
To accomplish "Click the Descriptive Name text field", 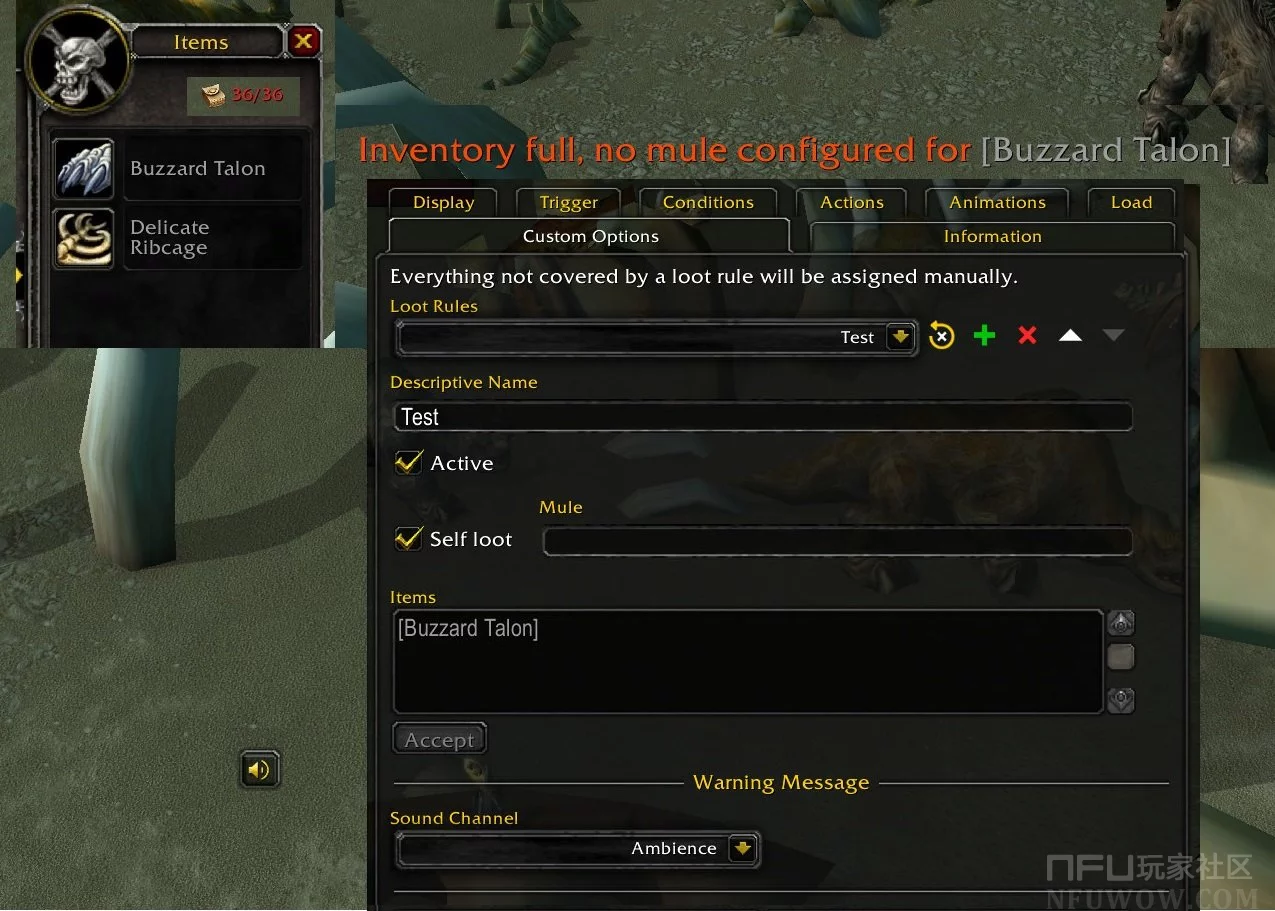I will coord(764,417).
